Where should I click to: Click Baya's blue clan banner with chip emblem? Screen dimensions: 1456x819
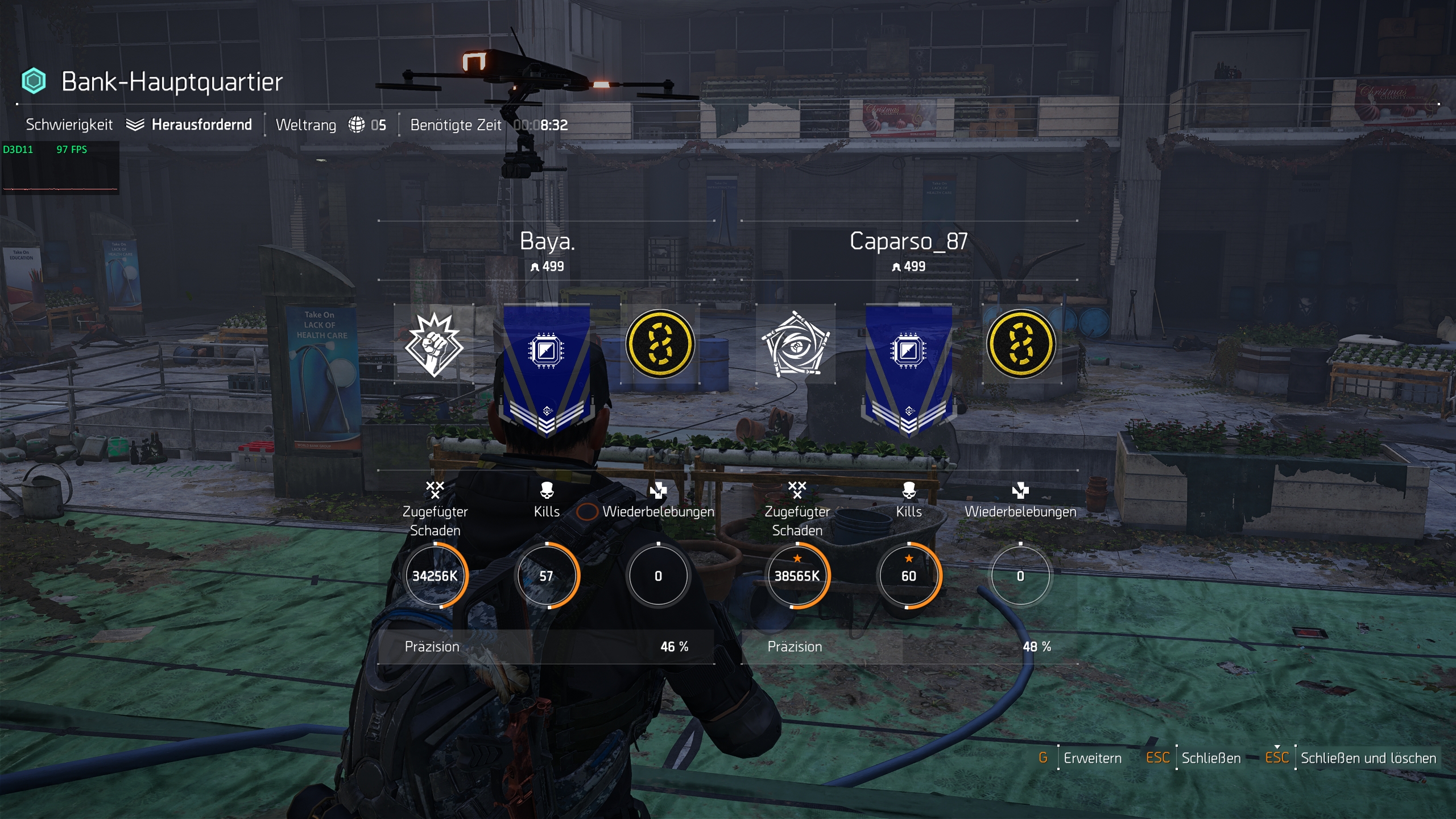tap(545, 364)
